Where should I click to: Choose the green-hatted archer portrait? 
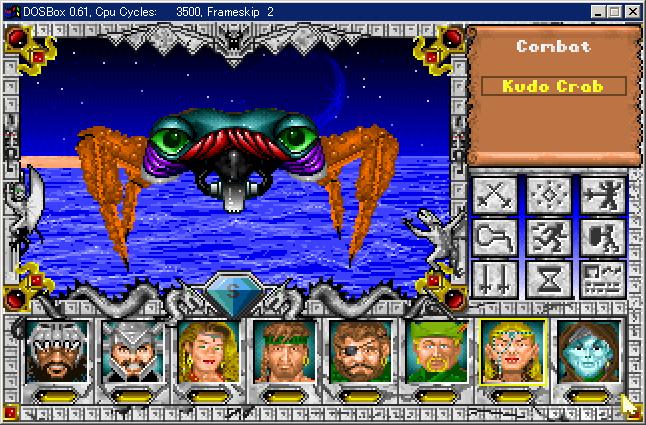[436, 351]
